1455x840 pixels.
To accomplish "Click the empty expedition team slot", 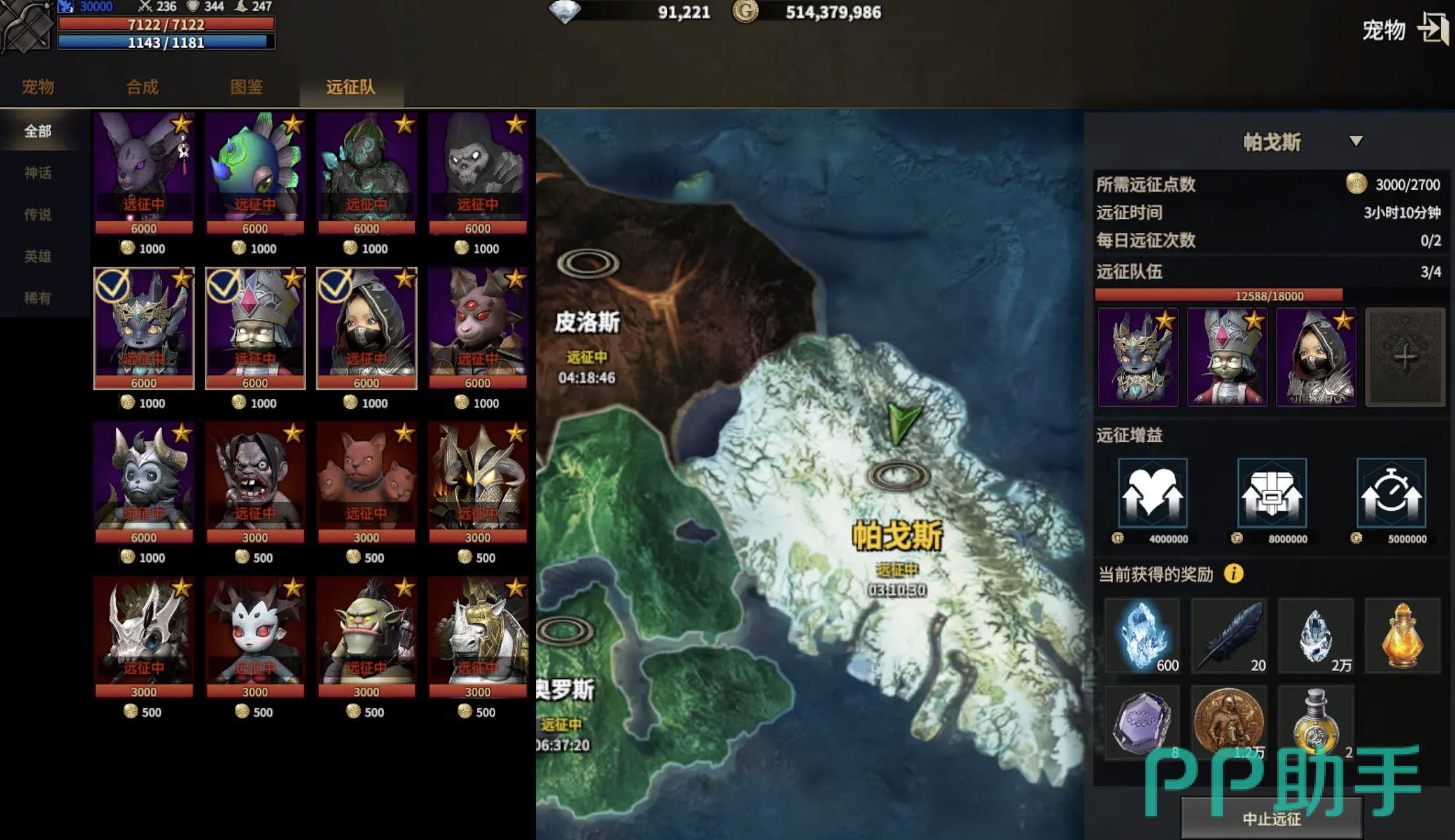I will pyautogui.click(x=1405, y=357).
